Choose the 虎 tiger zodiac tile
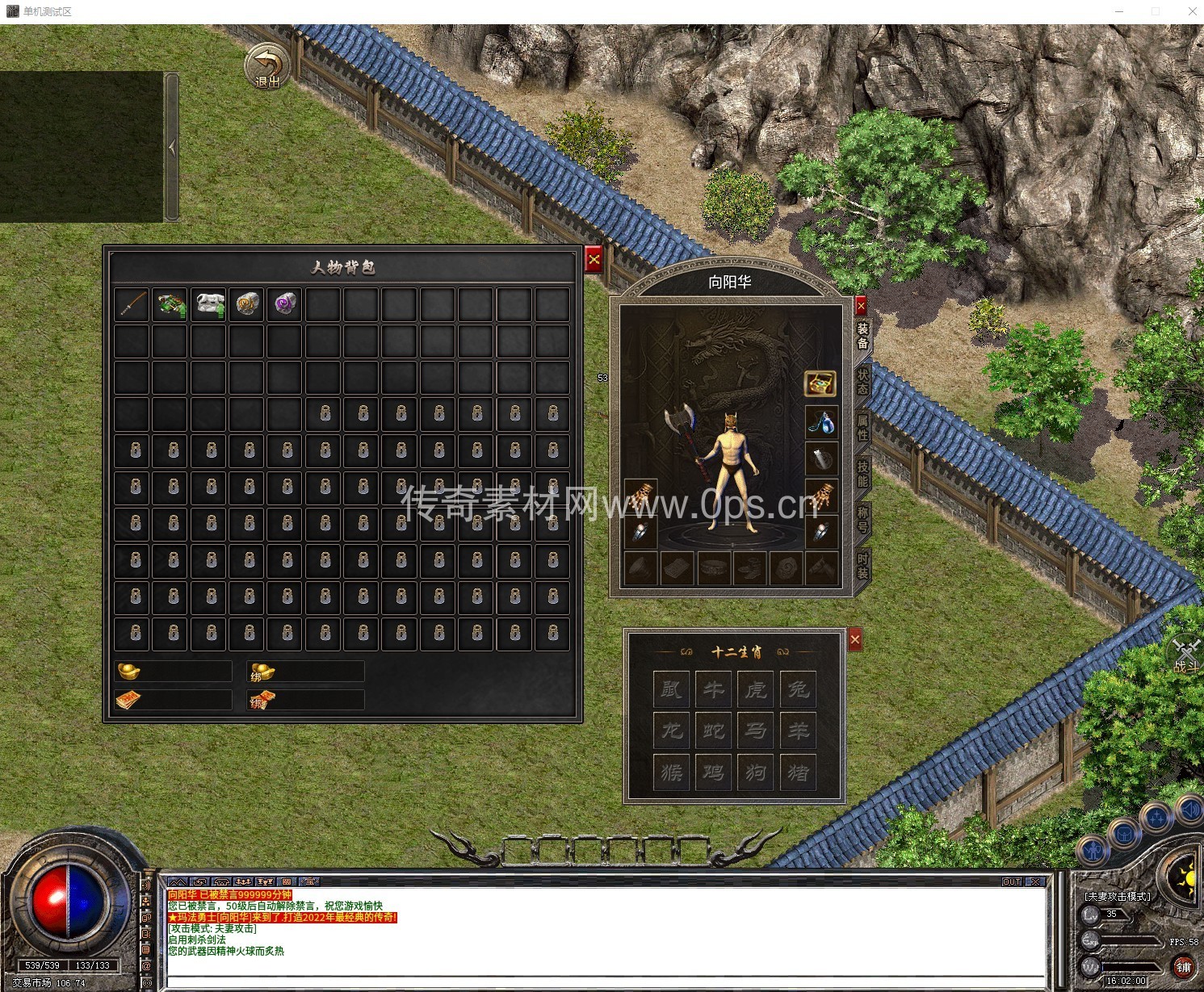Screen dimensions: 1204x992 click(756, 689)
